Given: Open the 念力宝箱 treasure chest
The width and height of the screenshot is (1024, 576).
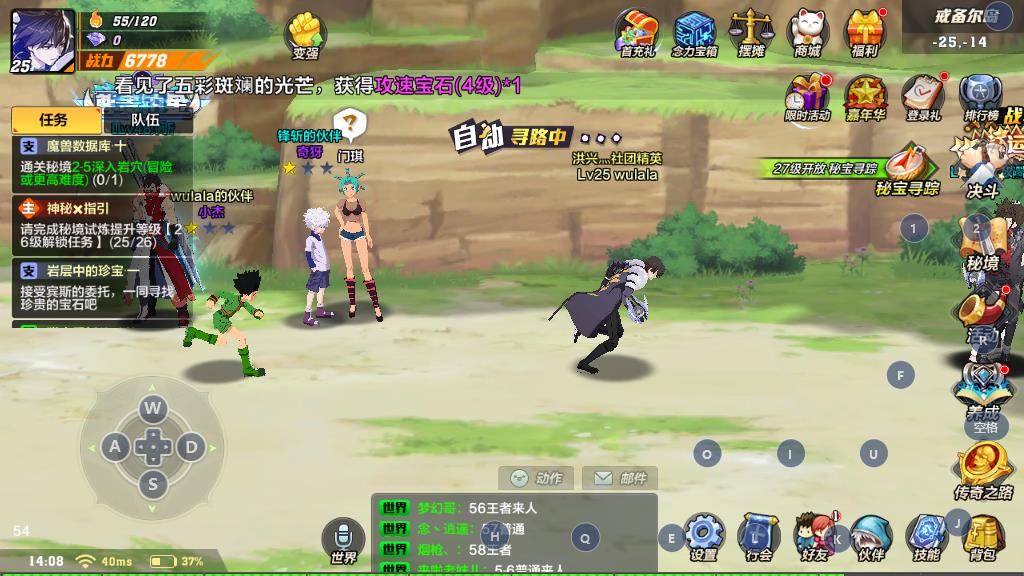Looking at the screenshot, I should pyautogui.click(x=694, y=32).
